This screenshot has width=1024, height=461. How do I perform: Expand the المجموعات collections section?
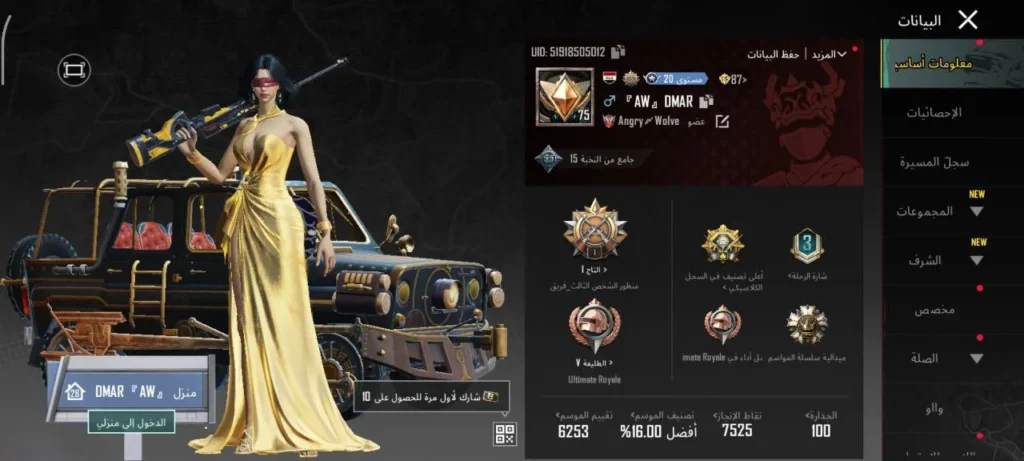tap(945, 211)
